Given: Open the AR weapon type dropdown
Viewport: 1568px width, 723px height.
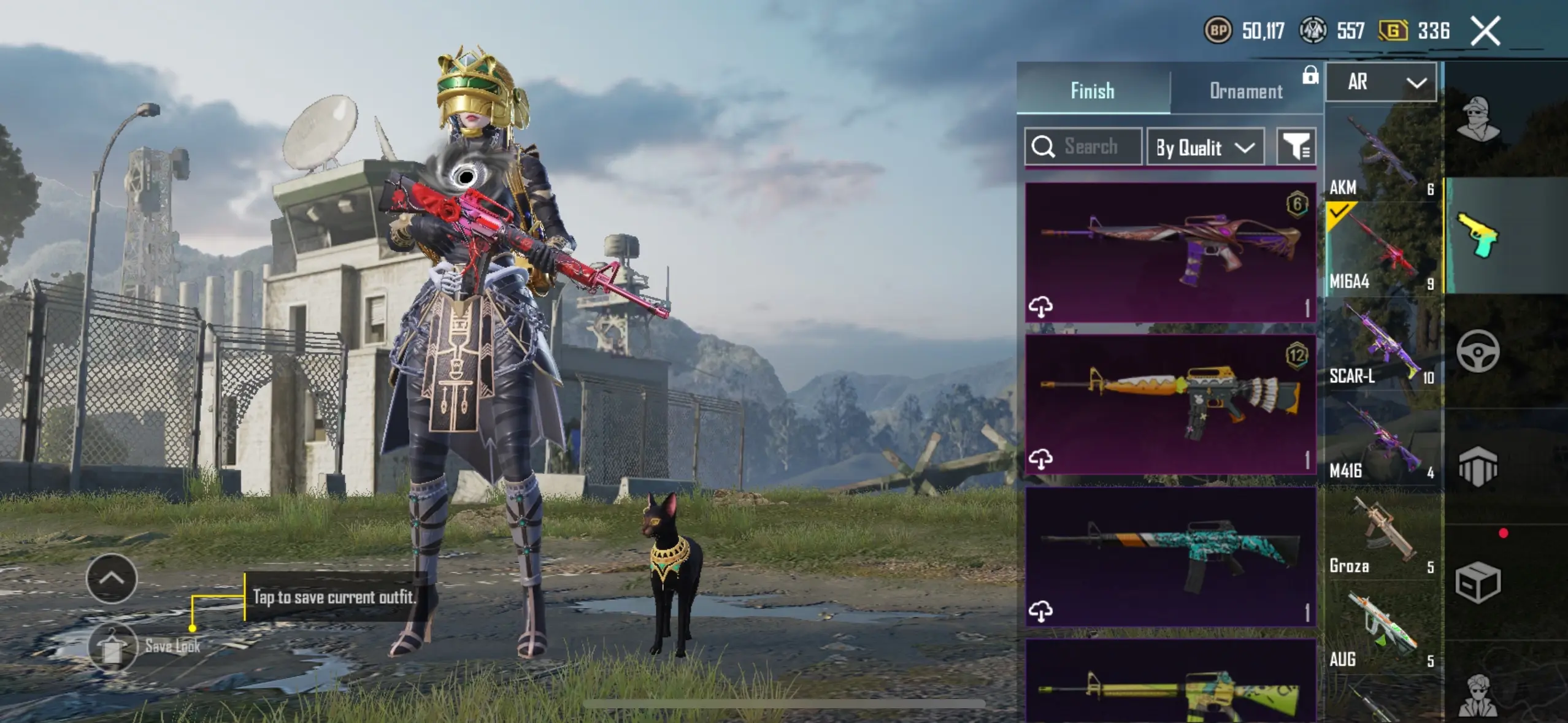Looking at the screenshot, I should pos(1381,82).
